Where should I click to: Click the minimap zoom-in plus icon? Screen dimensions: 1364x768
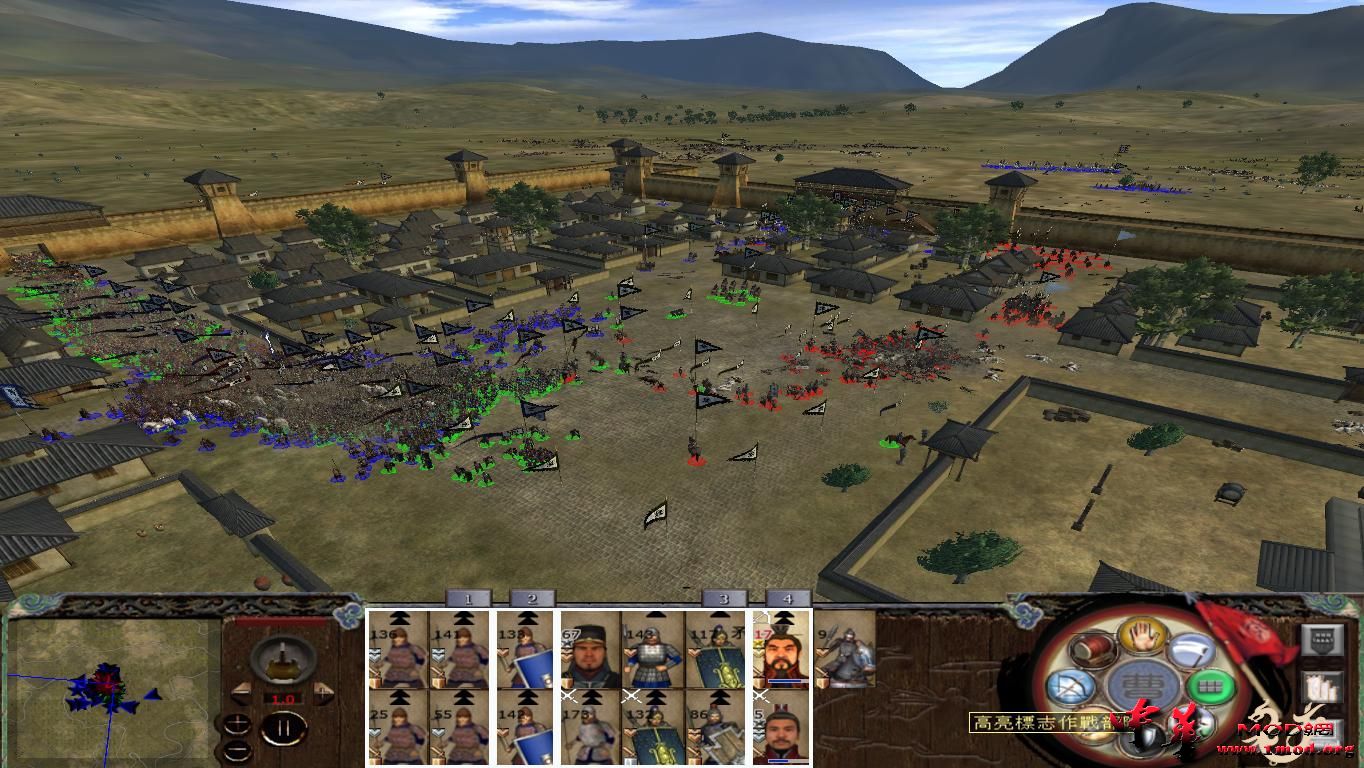[238, 723]
